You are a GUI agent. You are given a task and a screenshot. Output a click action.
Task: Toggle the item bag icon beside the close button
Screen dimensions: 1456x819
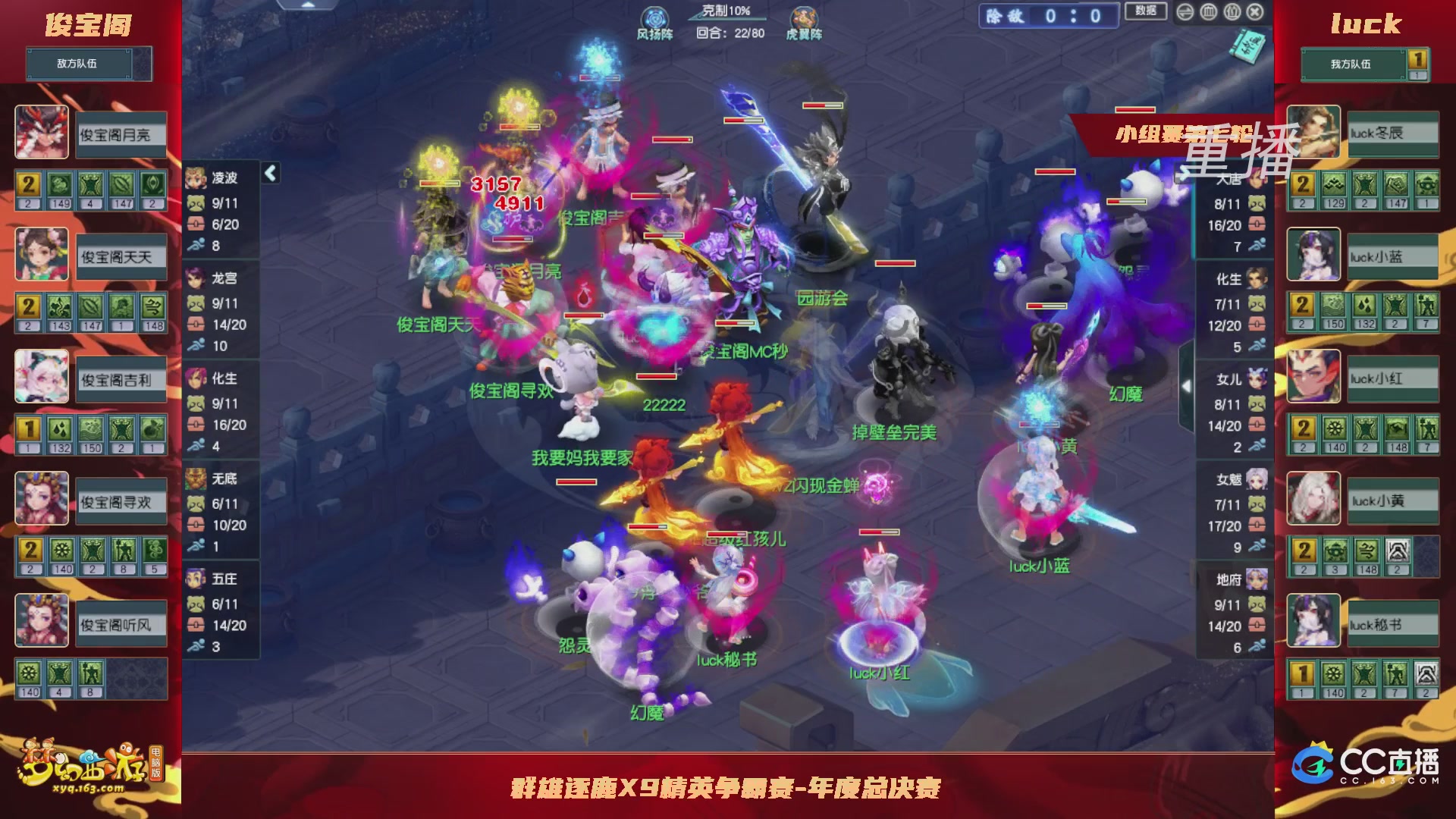coord(1232,11)
